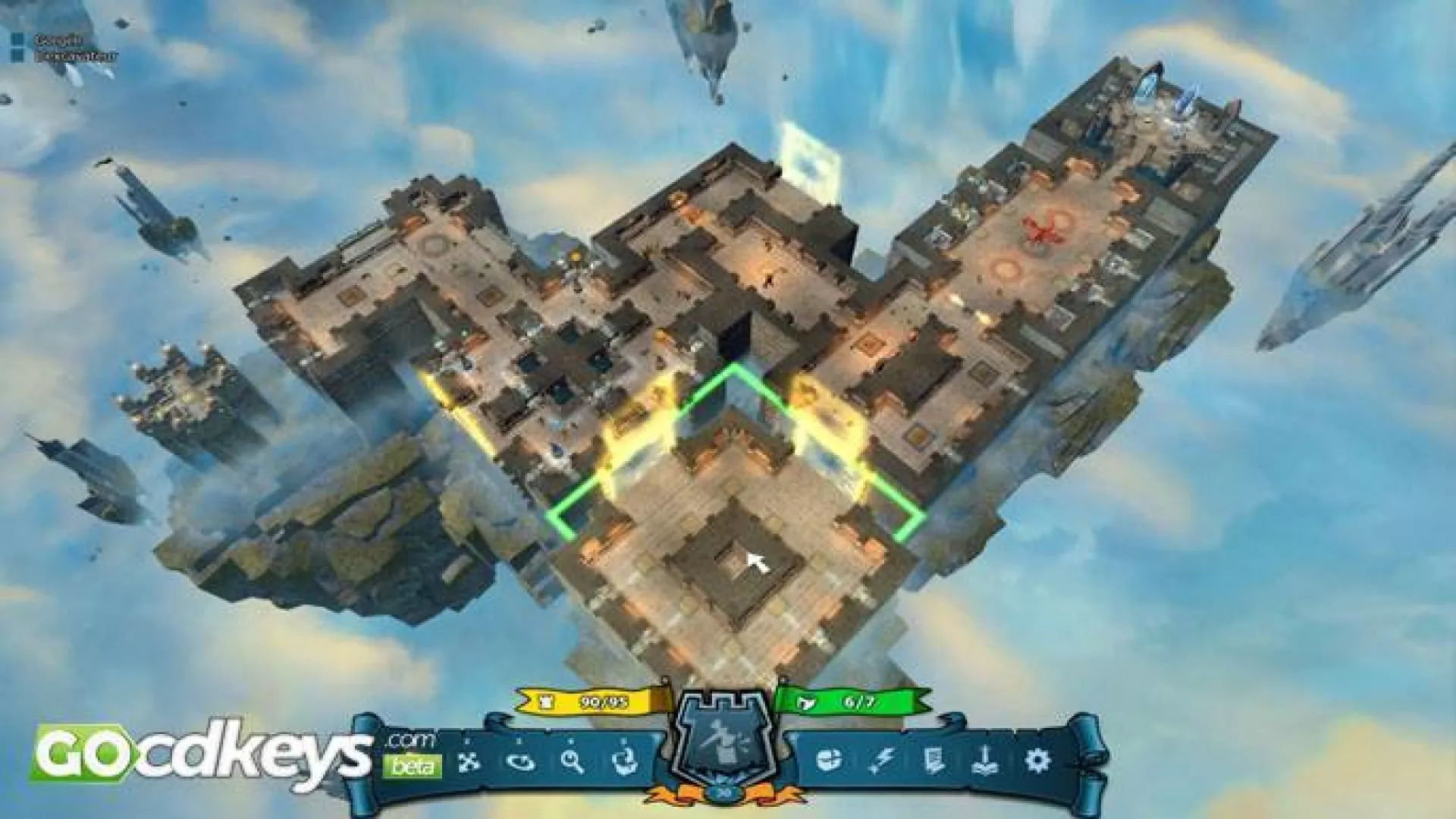Image resolution: width=1456 pixels, height=819 pixels.
Task: Select the lightning bolt toolbar icon
Action: (x=882, y=759)
